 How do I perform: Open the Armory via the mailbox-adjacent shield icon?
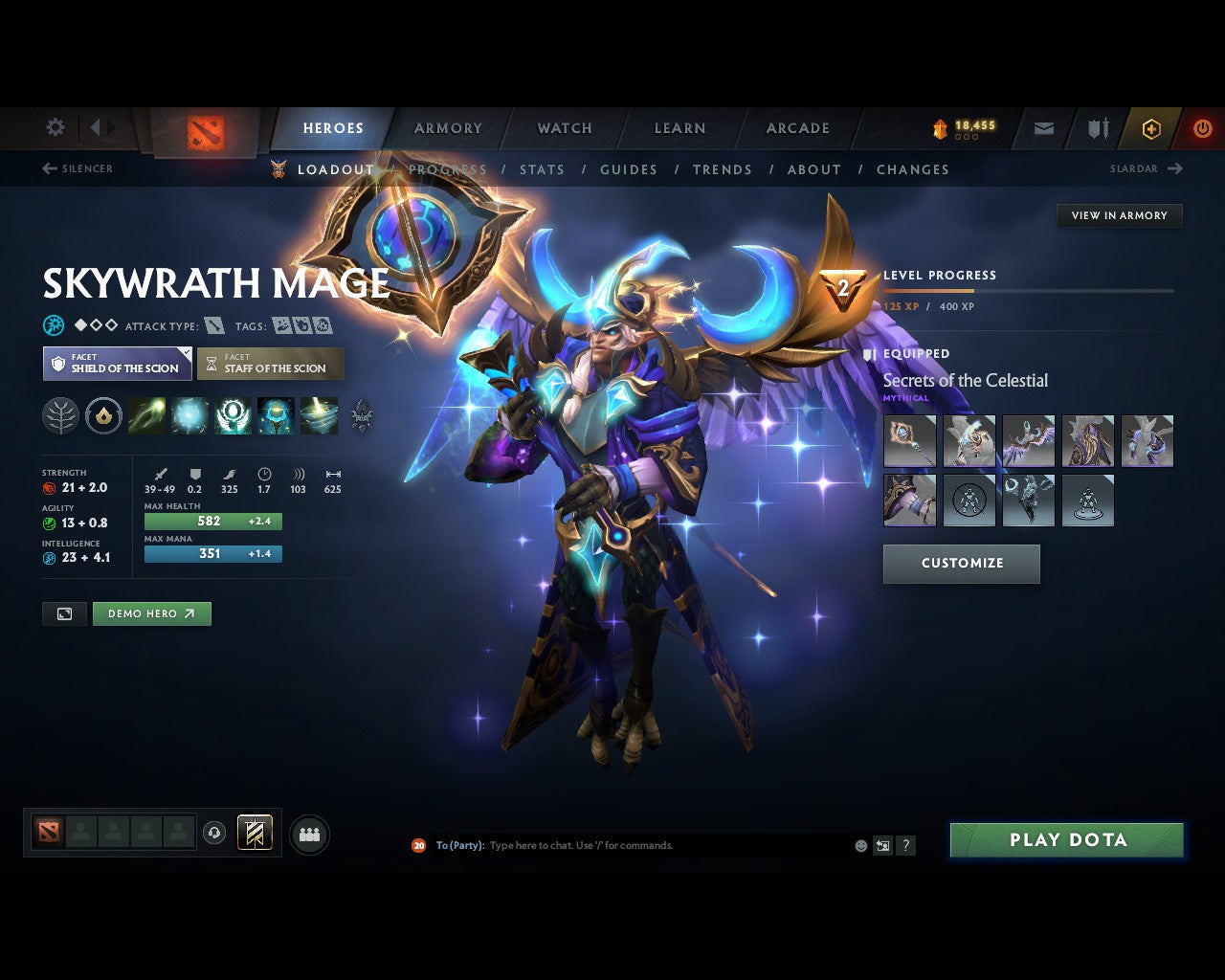click(x=1097, y=127)
